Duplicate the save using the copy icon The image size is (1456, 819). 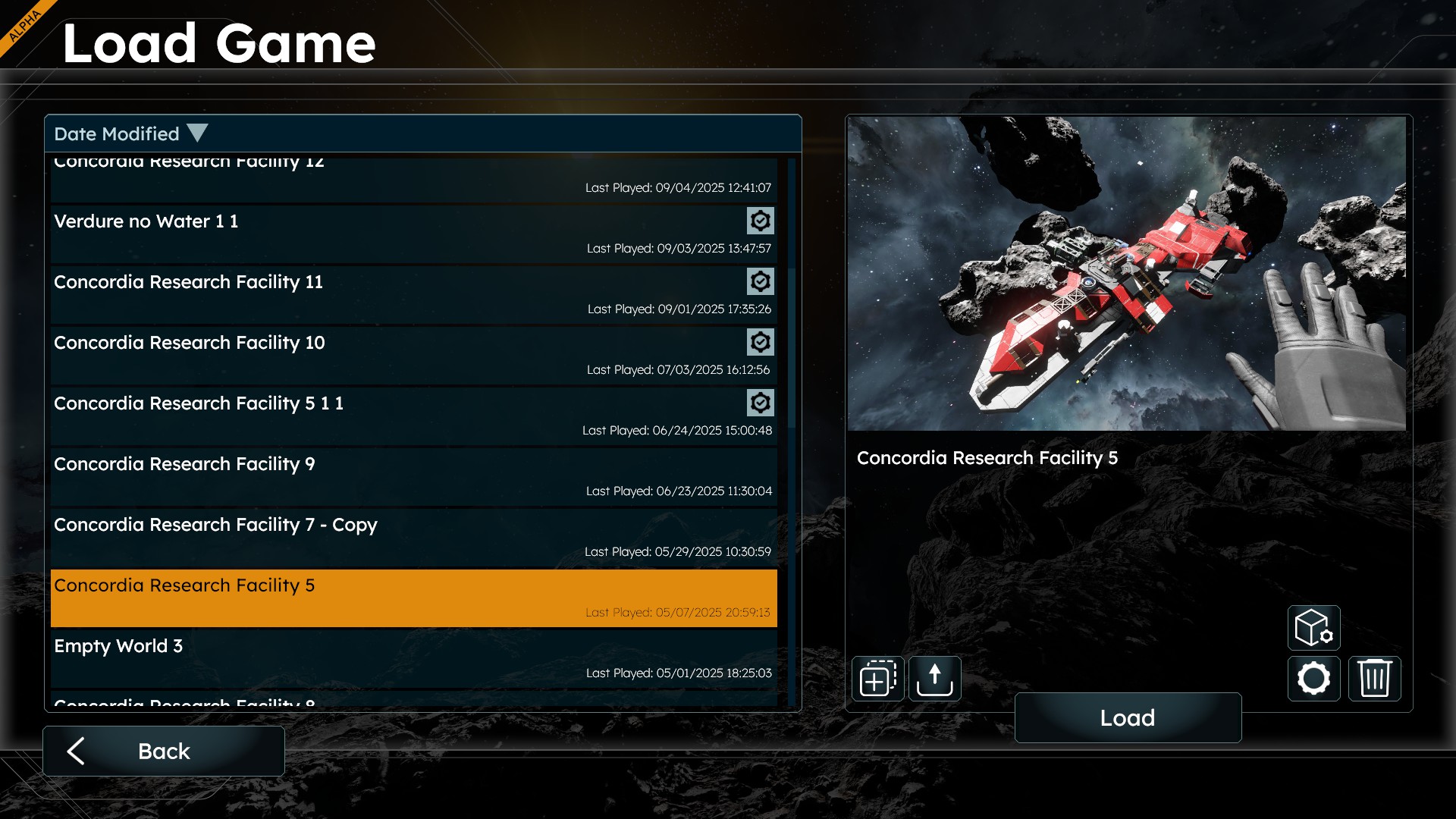[877, 678]
